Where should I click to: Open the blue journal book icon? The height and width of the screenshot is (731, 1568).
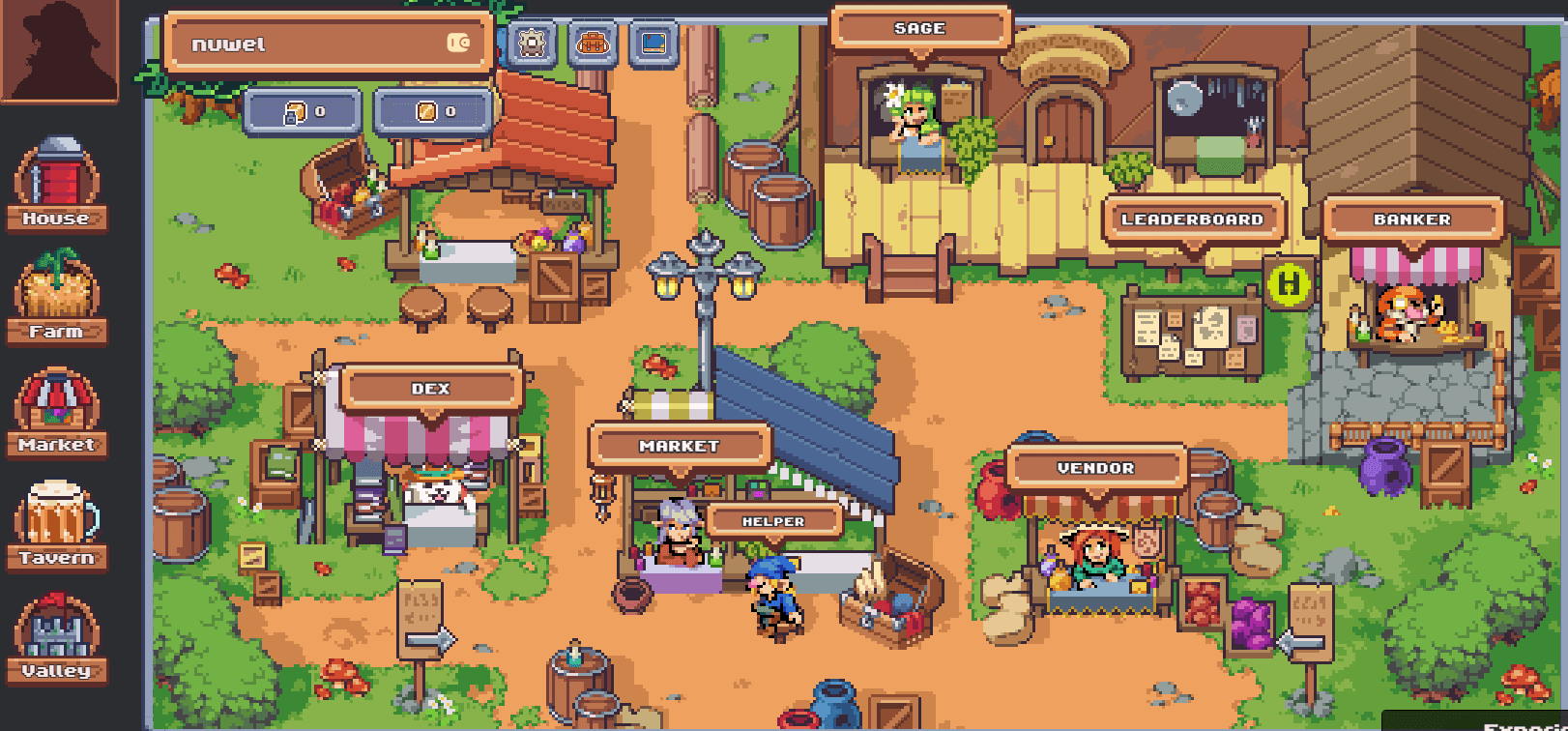[x=655, y=44]
